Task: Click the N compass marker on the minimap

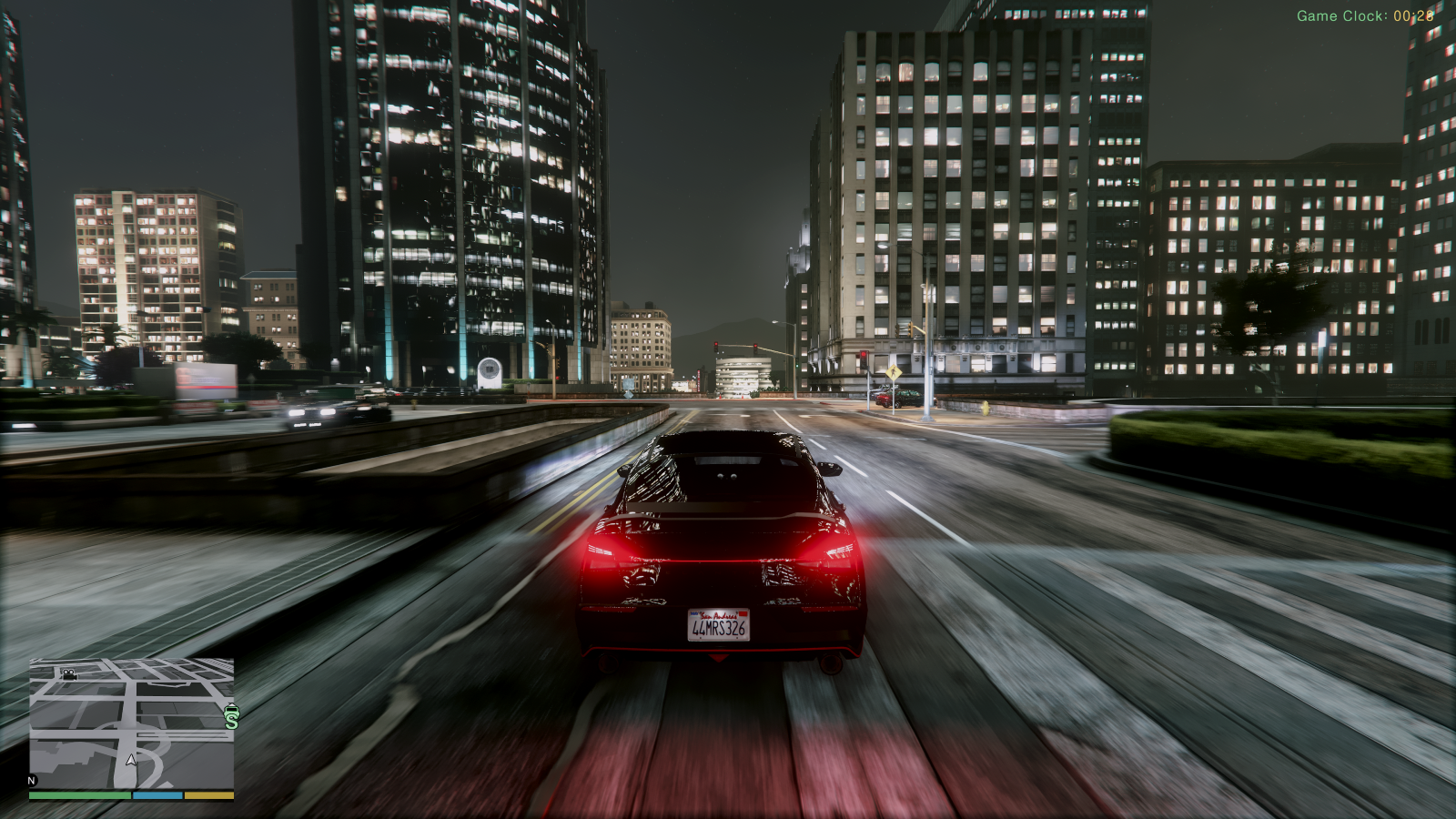Action: (31, 780)
